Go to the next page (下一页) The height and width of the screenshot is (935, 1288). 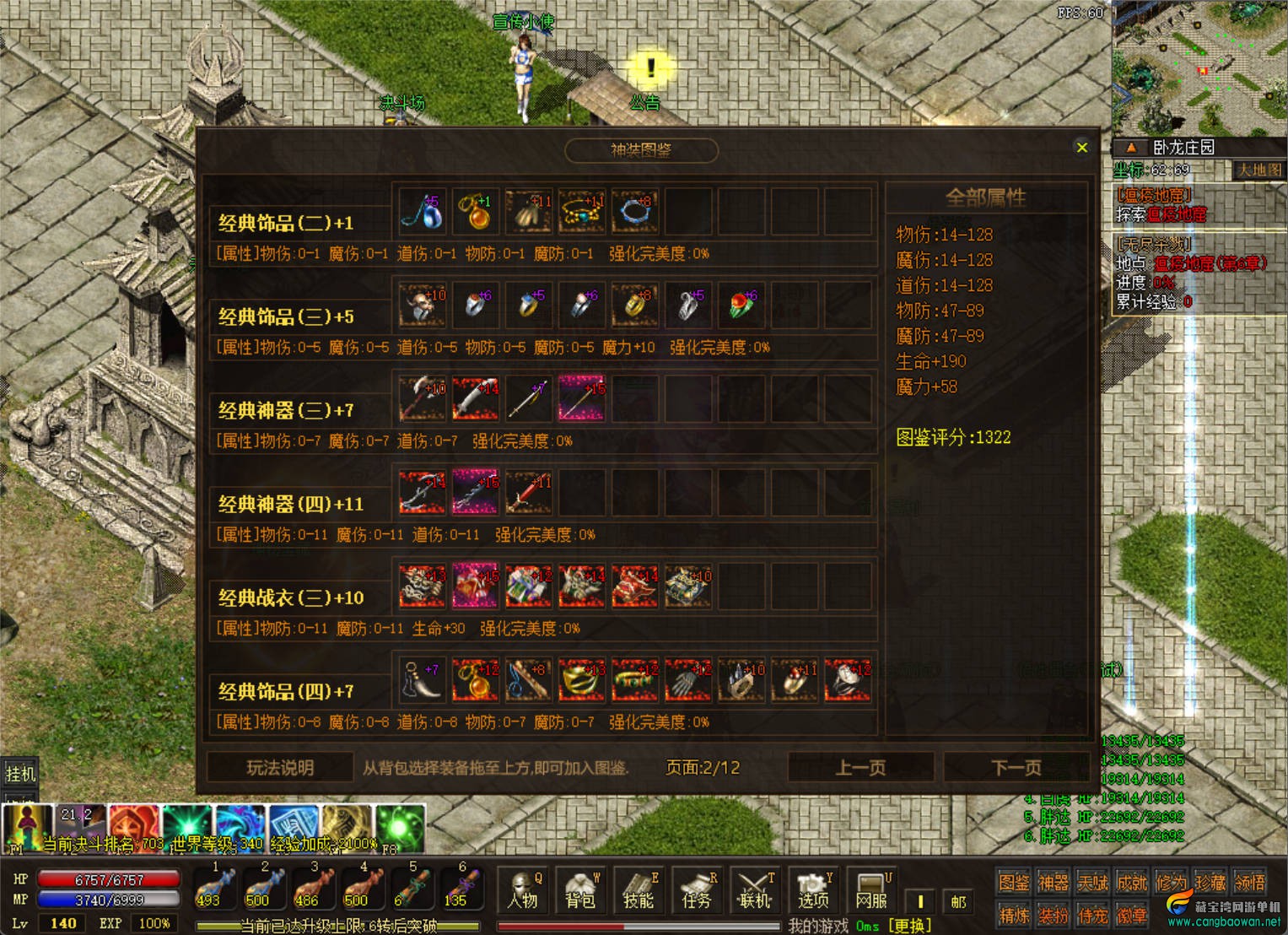point(1016,768)
